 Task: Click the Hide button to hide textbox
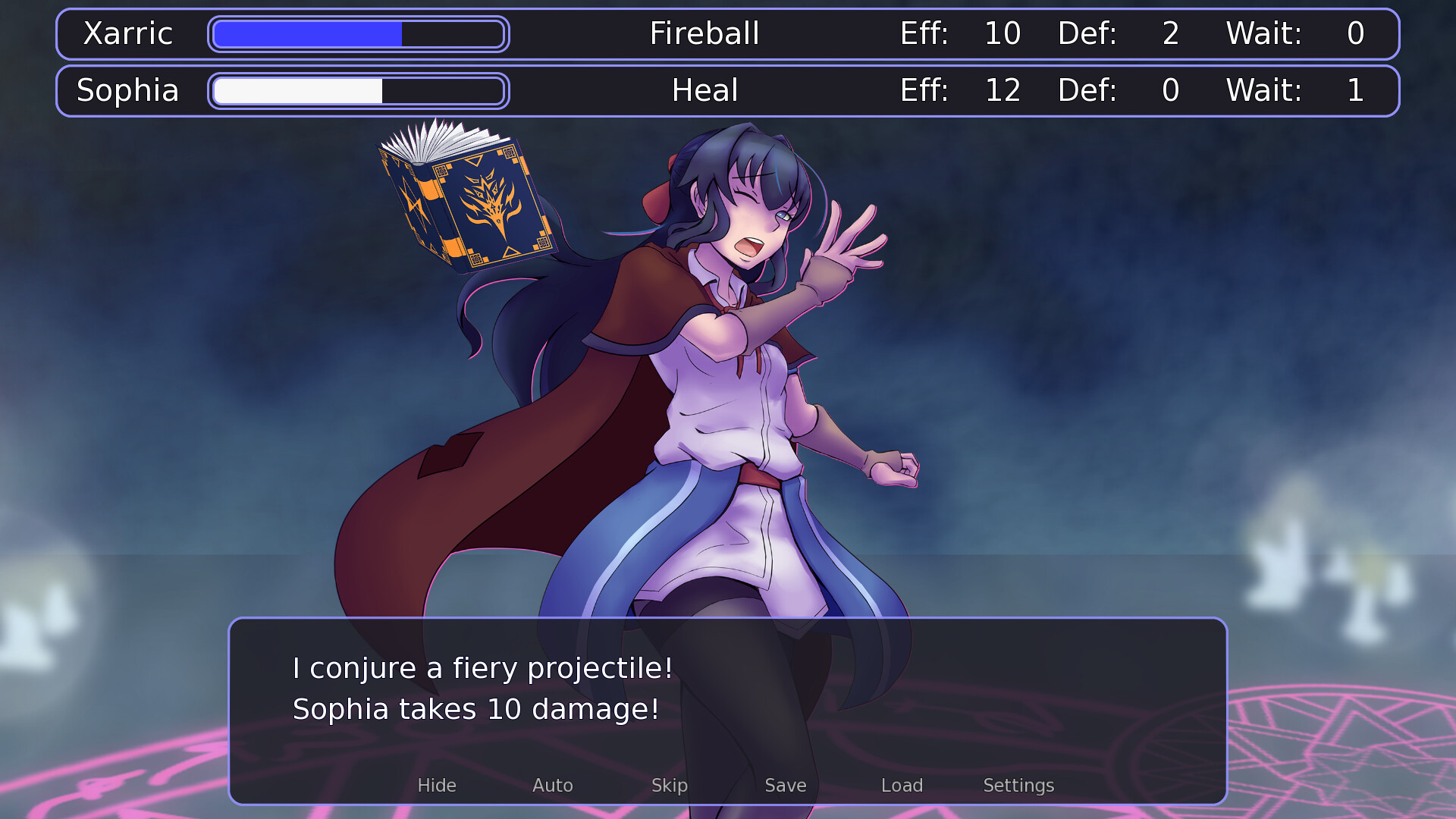click(437, 786)
